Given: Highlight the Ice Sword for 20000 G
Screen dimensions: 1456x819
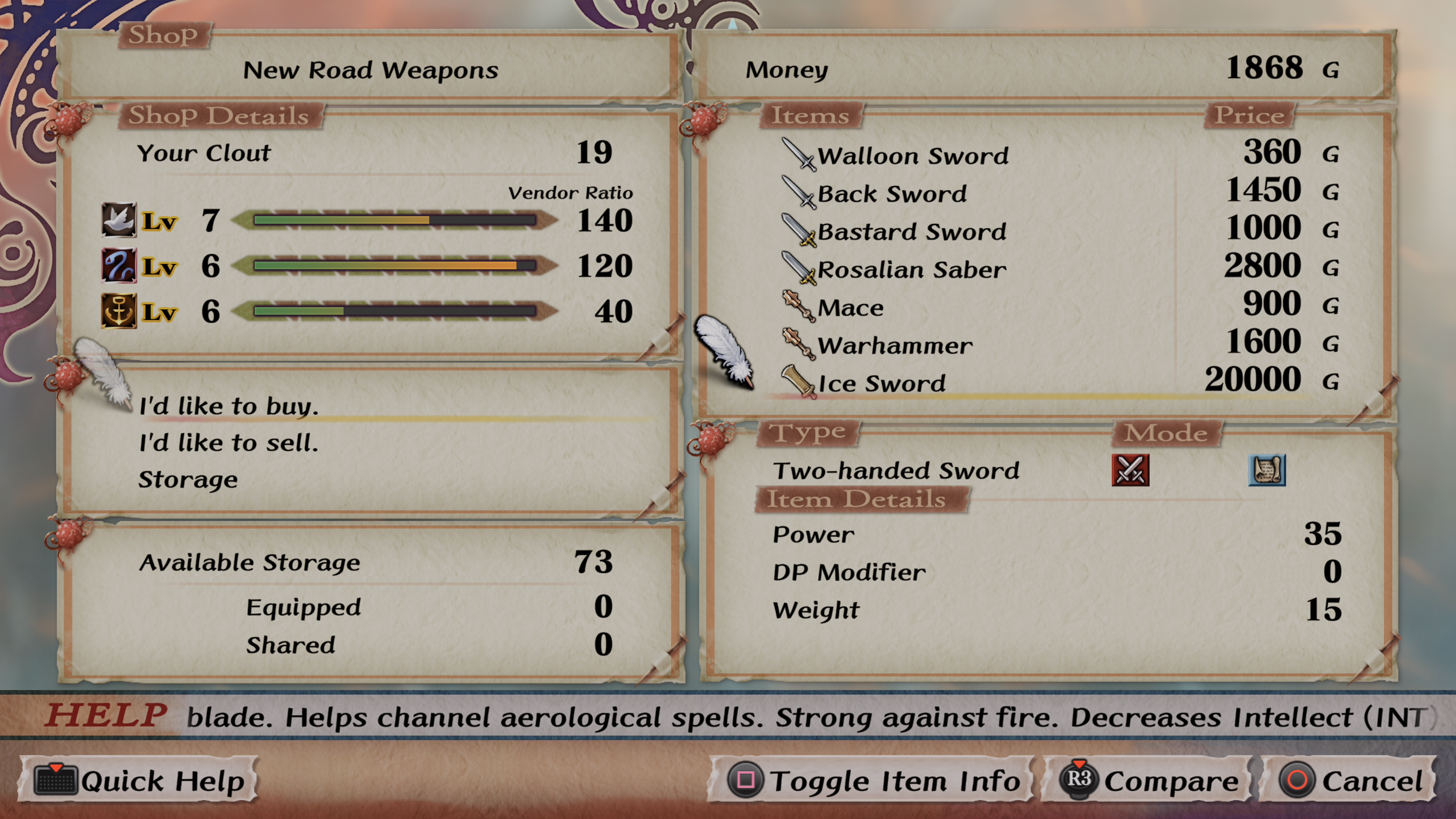Looking at the screenshot, I should (882, 383).
